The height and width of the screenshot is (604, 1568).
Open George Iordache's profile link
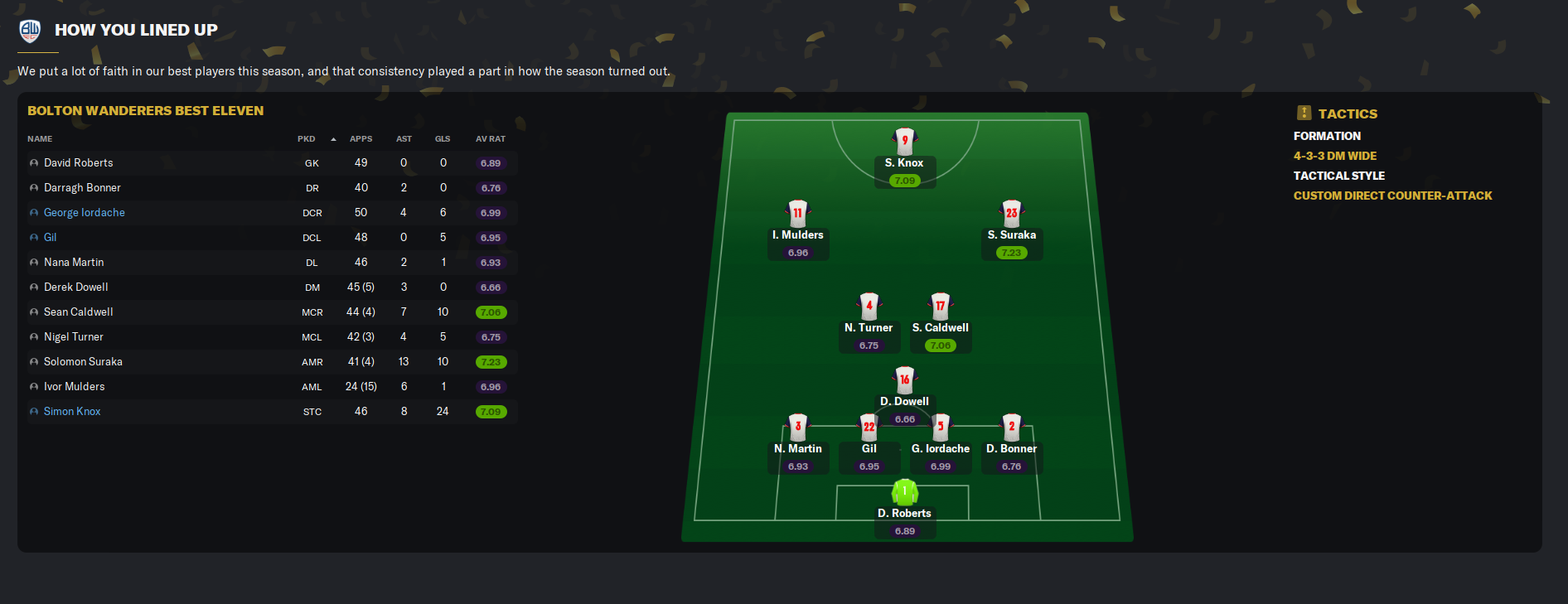click(x=85, y=213)
